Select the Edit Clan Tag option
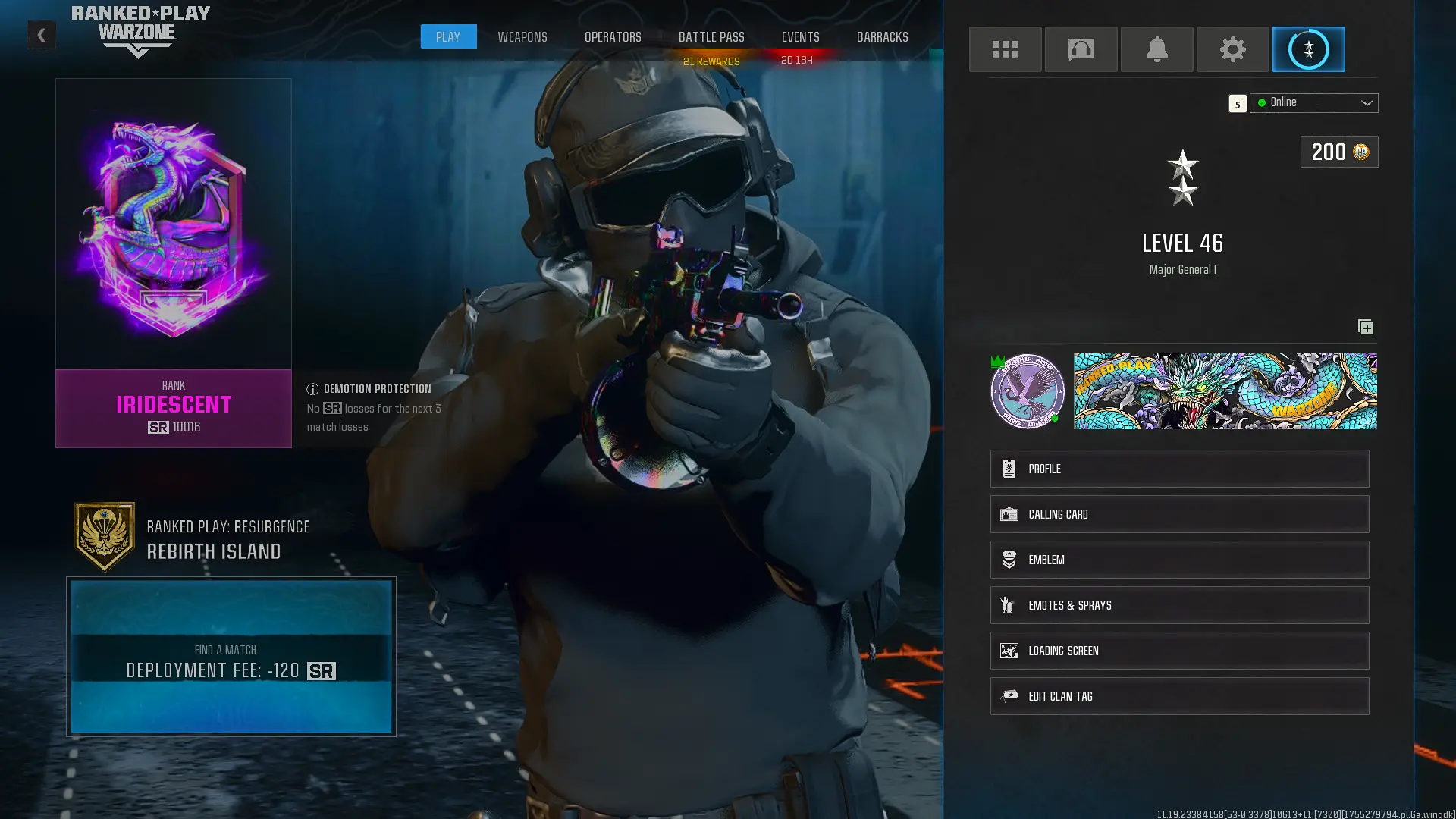1456x819 pixels. coord(1179,695)
